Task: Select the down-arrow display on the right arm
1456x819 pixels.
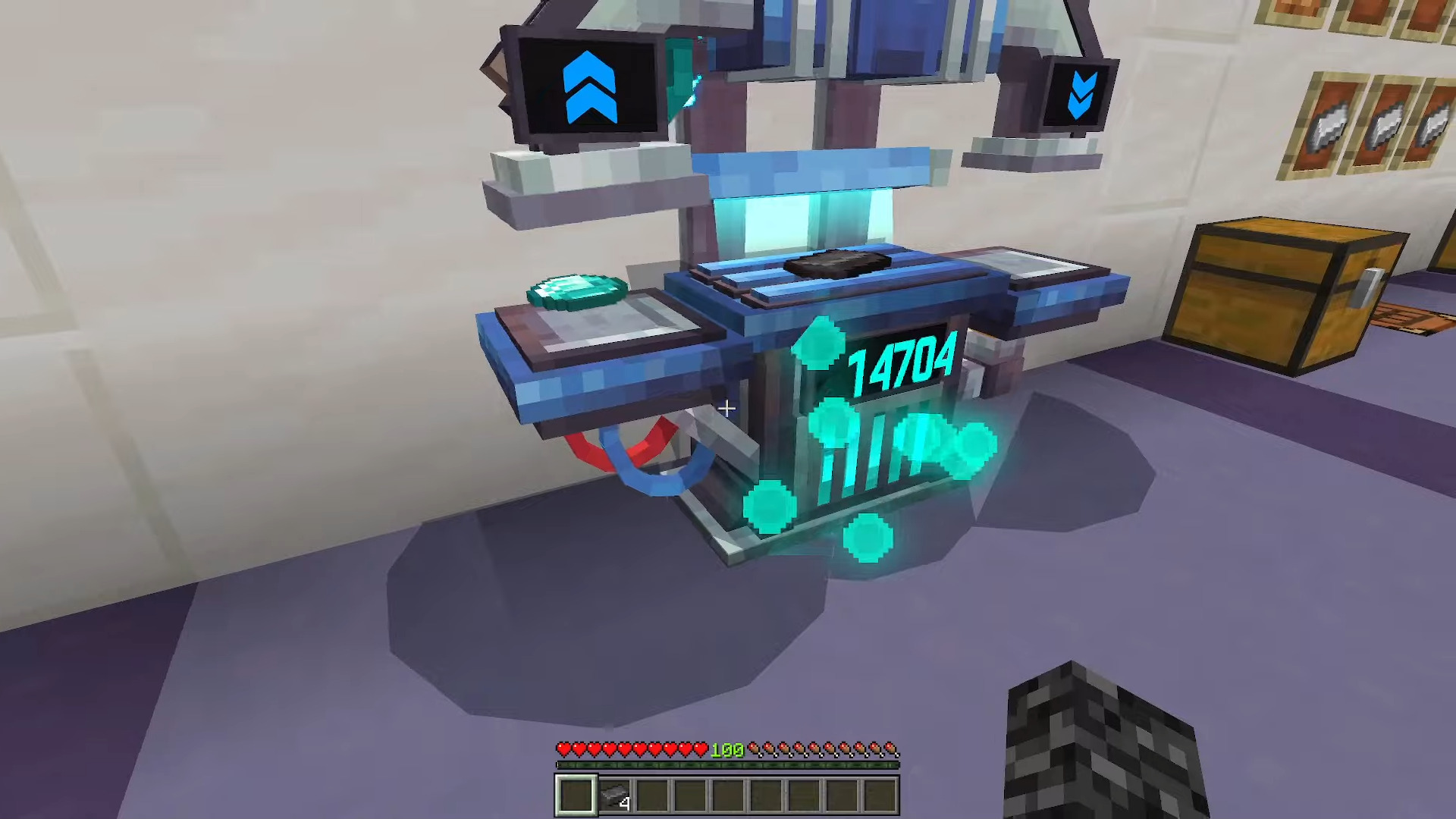Action: tap(1083, 95)
